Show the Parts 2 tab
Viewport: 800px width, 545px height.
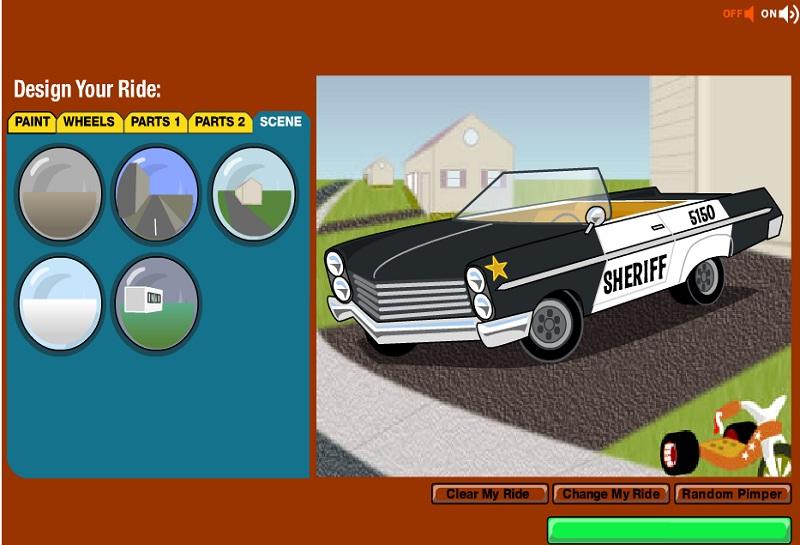click(x=220, y=122)
